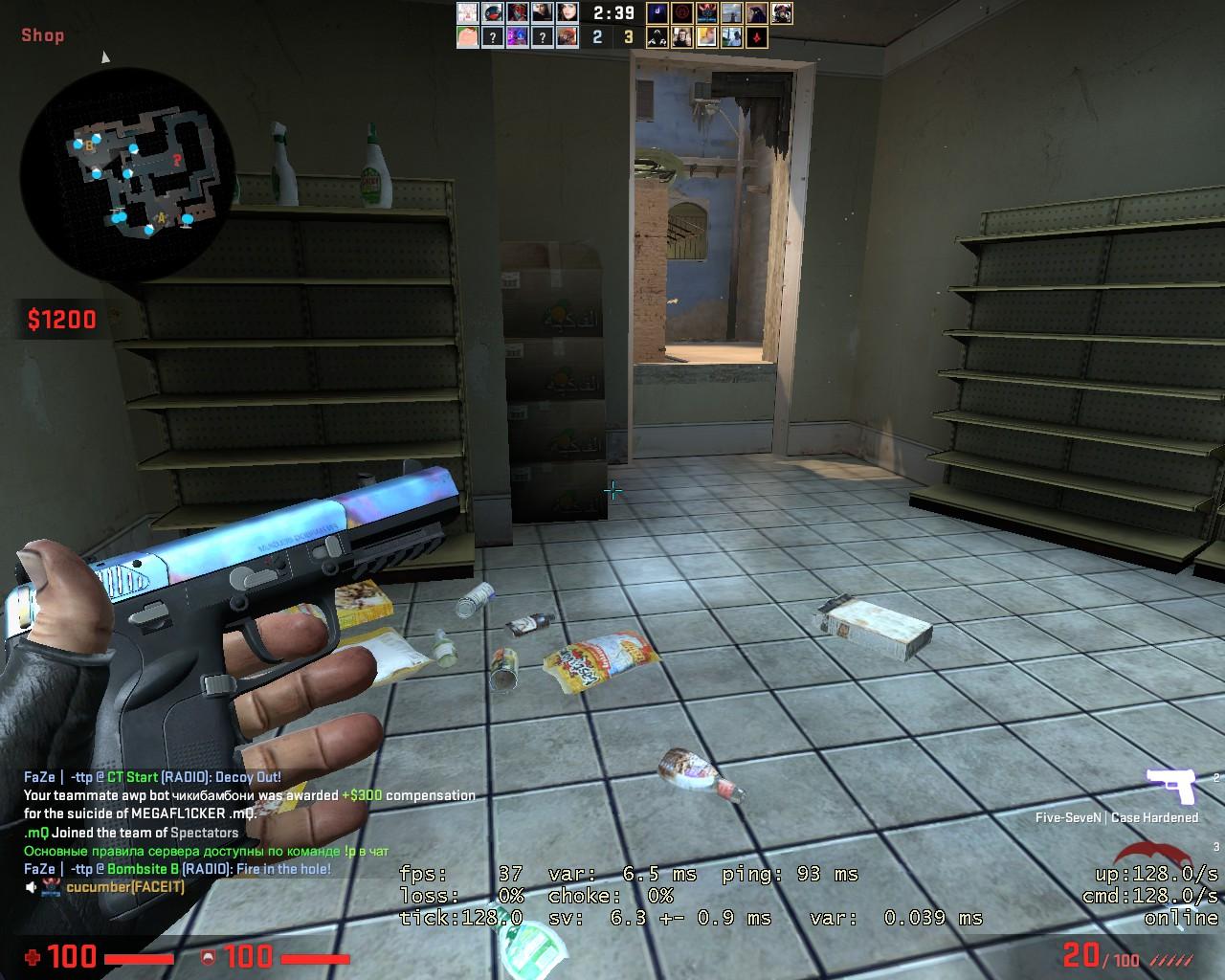Click the yellow question mark marker on the radar
Viewport: 1225px width, 980px height.
point(177,159)
